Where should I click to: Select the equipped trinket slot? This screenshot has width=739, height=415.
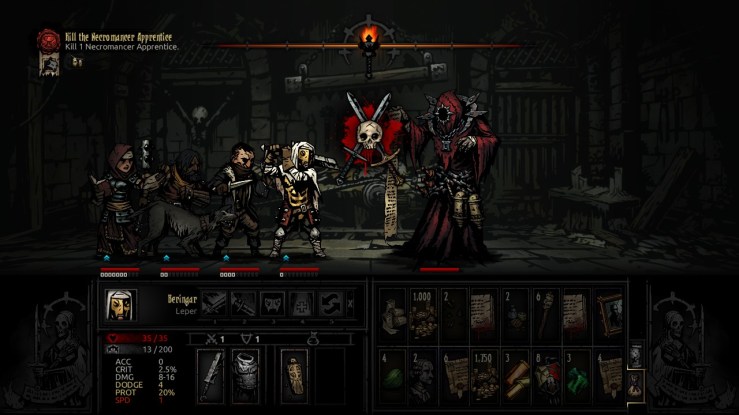(295, 372)
